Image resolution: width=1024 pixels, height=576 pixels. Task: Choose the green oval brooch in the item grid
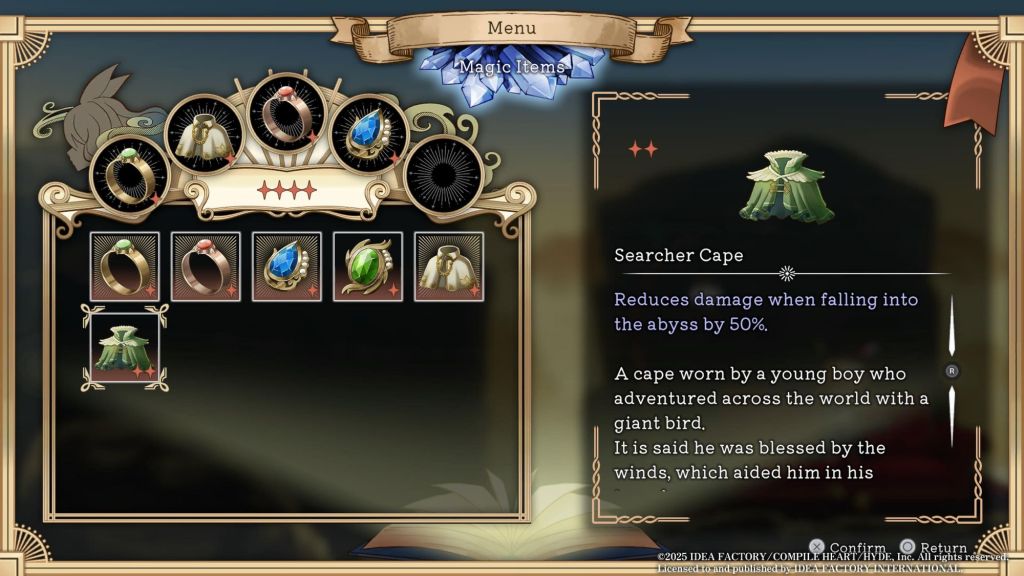(x=368, y=267)
